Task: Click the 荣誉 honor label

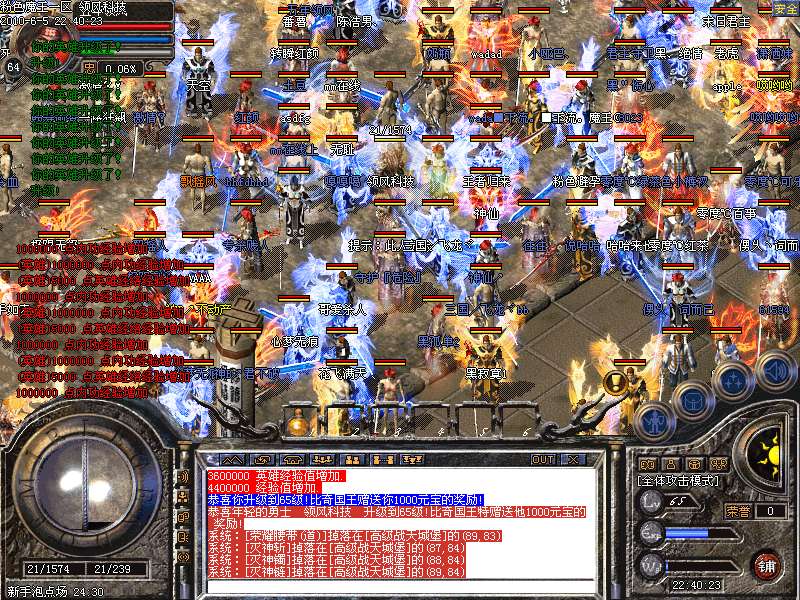Action: click(x=738, y=510)
